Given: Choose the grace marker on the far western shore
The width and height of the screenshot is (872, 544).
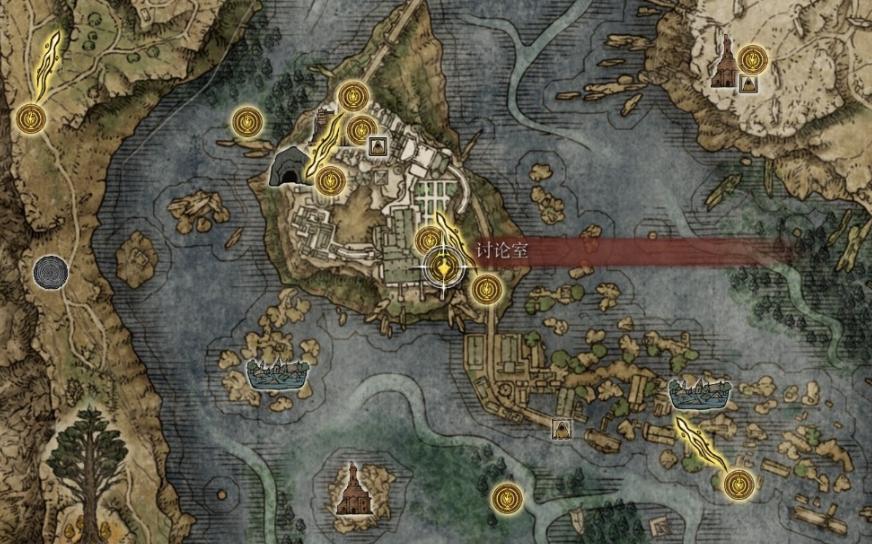Looking at the screenshot, I should (x=33, y=118).
